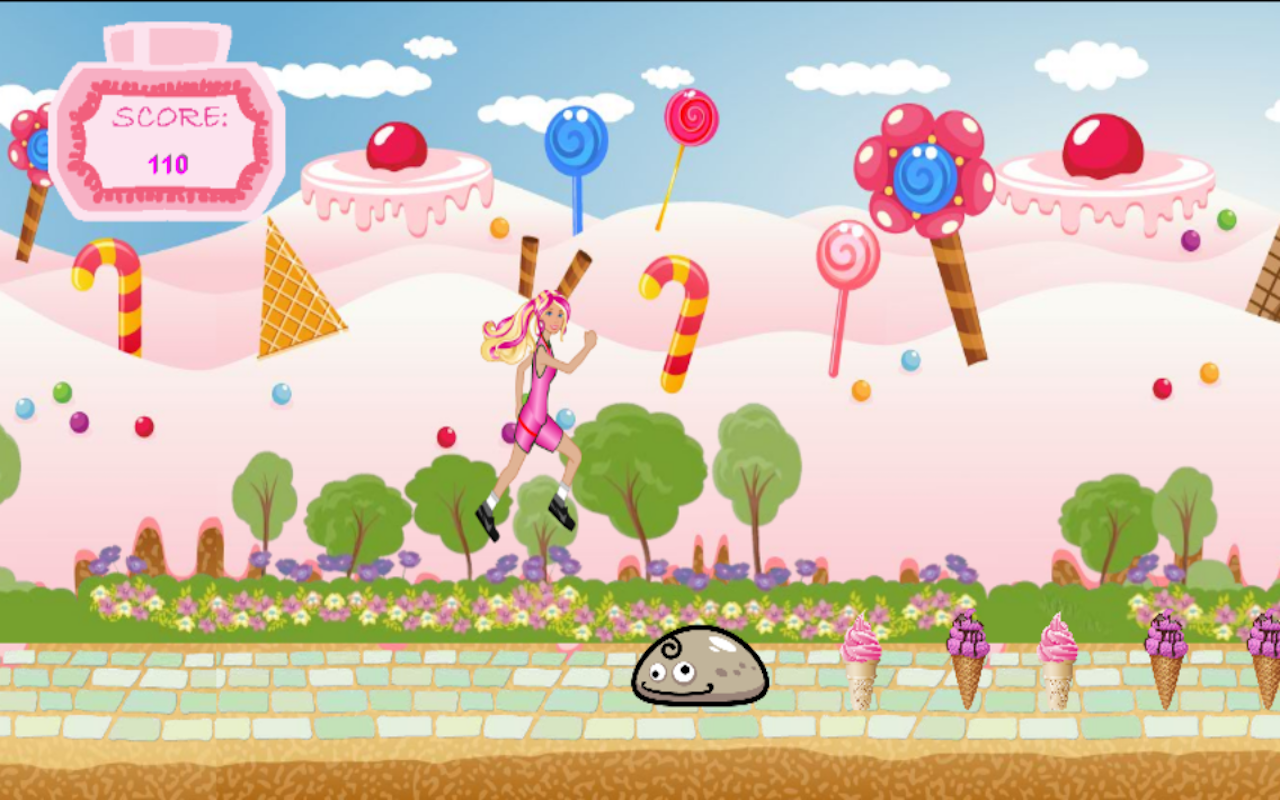Click the red gumball on the cake platform
This screenshot has width=1280, height=800.
395,145
